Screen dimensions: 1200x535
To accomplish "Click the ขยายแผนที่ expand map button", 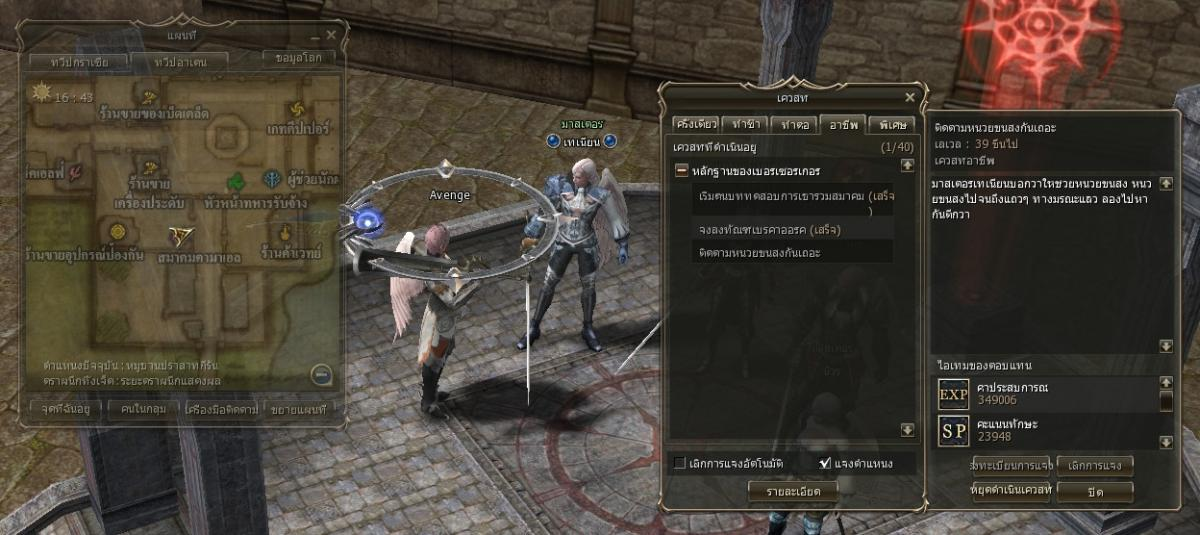I will 299,408.
